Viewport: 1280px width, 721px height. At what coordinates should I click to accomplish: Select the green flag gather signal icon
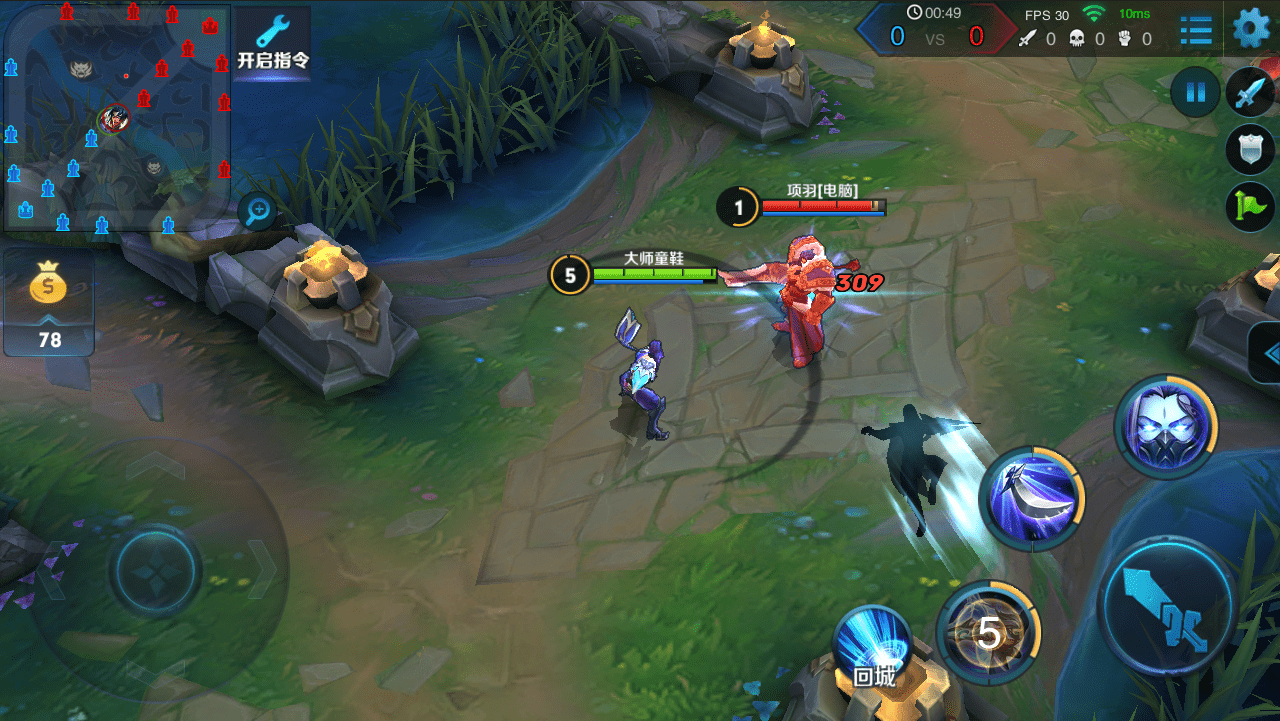(1250, 206)
